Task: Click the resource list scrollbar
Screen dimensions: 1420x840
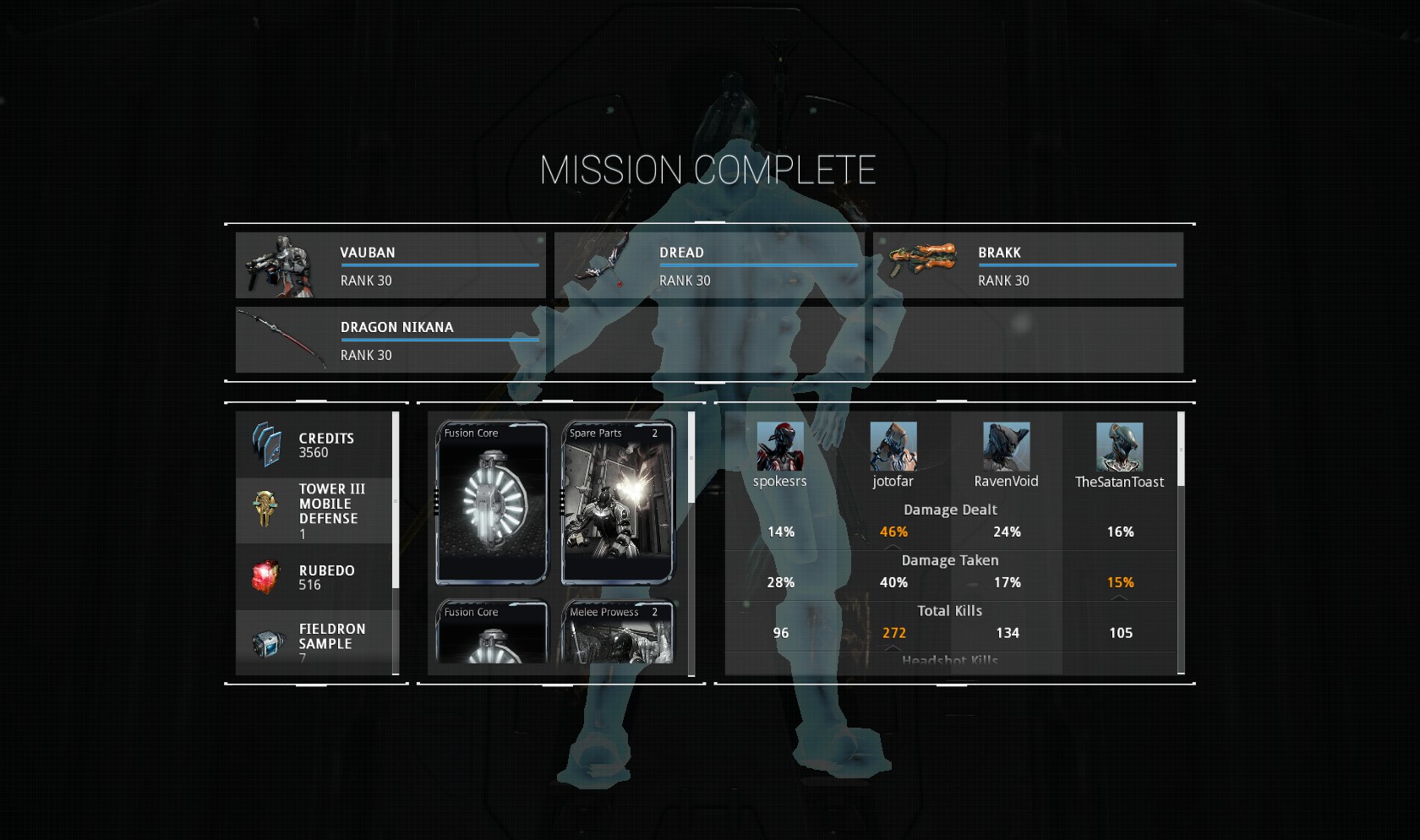Action: point(396,499)
